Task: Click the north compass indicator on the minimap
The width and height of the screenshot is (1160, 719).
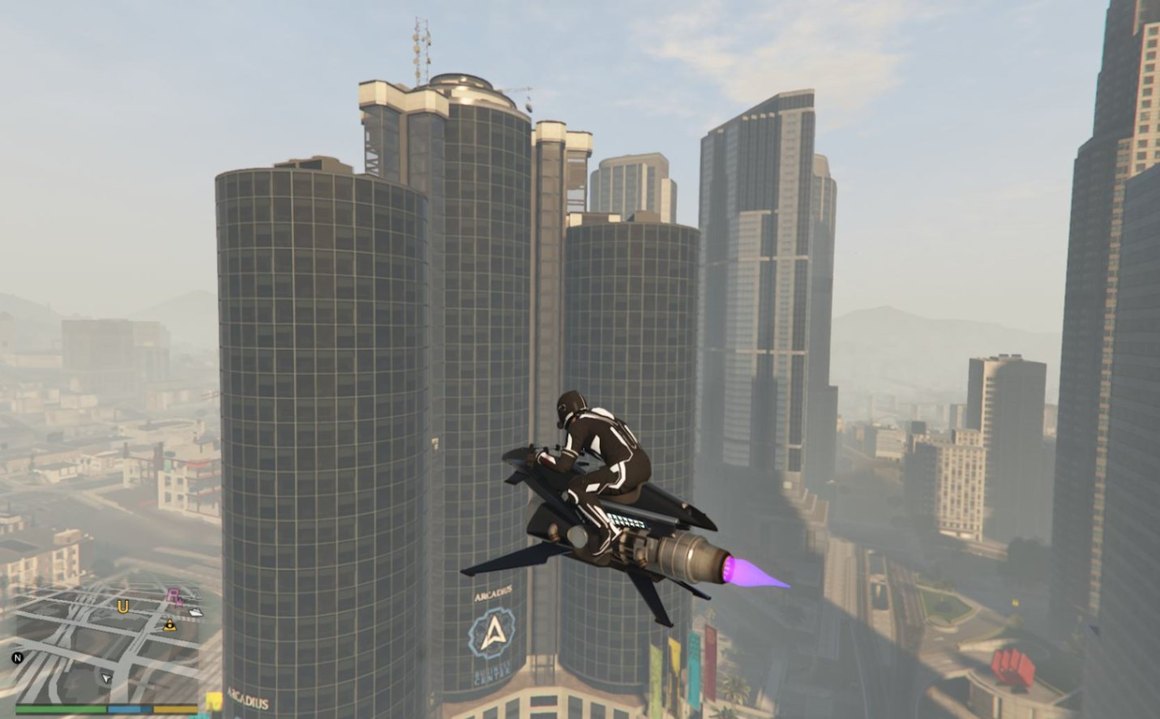Action: click(x=17, y=658)
